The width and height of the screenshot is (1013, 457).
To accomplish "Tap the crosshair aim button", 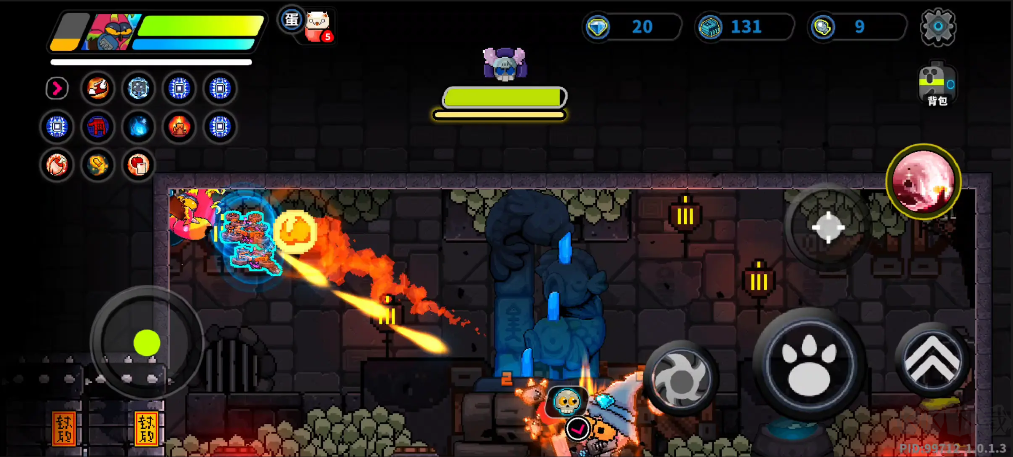I will [827, 227].
